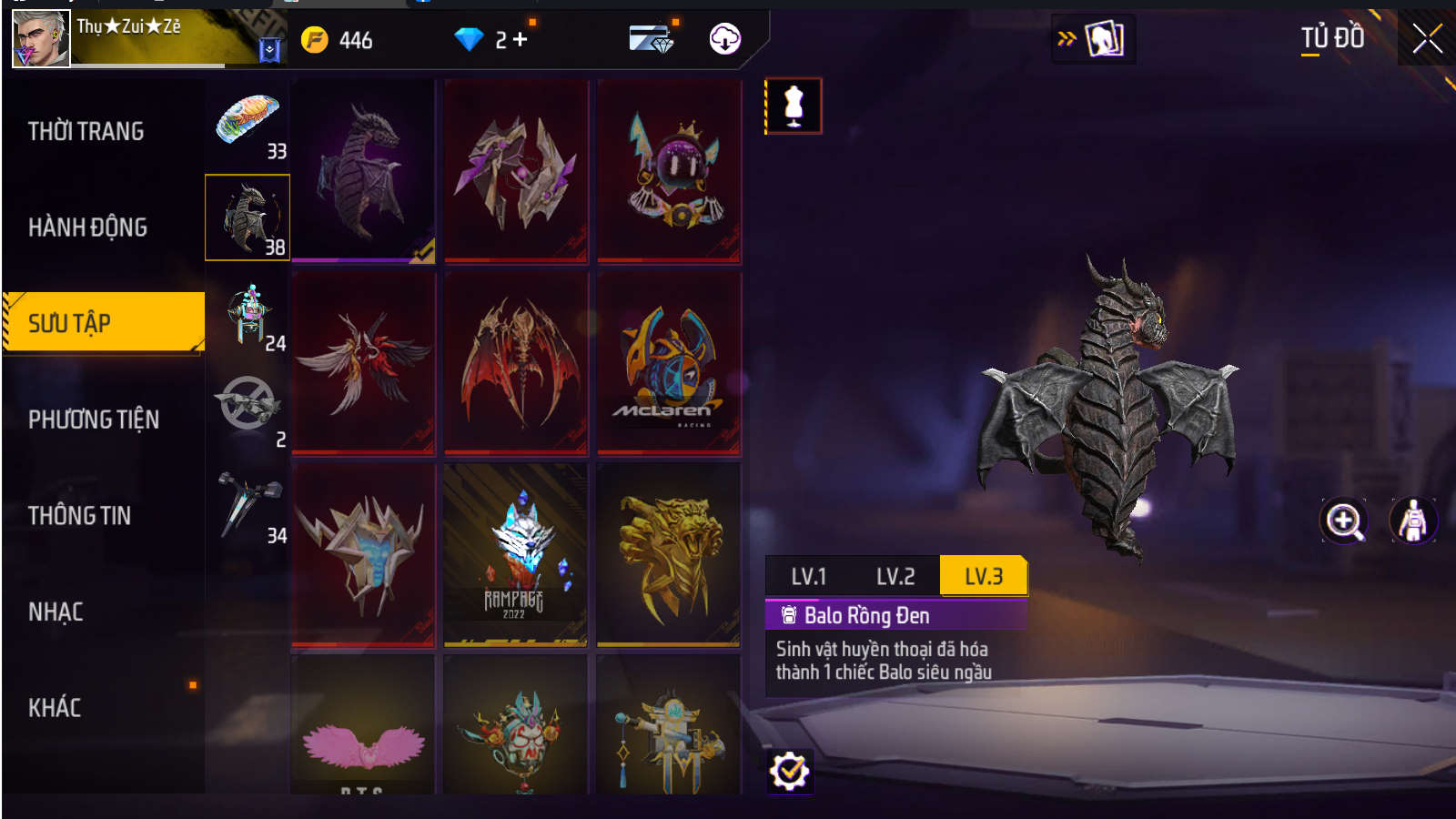
Task: Choose the Rampage 2022 backpack
Action: coord(515,555)
